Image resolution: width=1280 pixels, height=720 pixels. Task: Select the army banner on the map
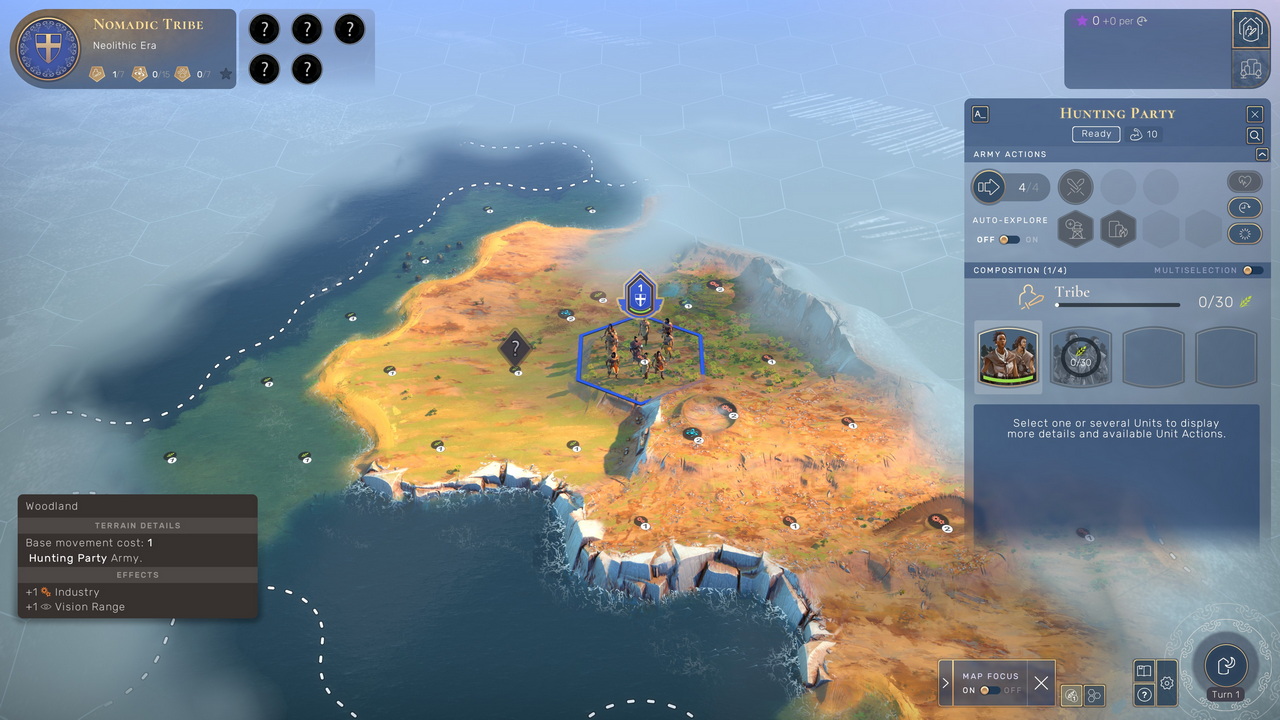click(x=639, y=296)
